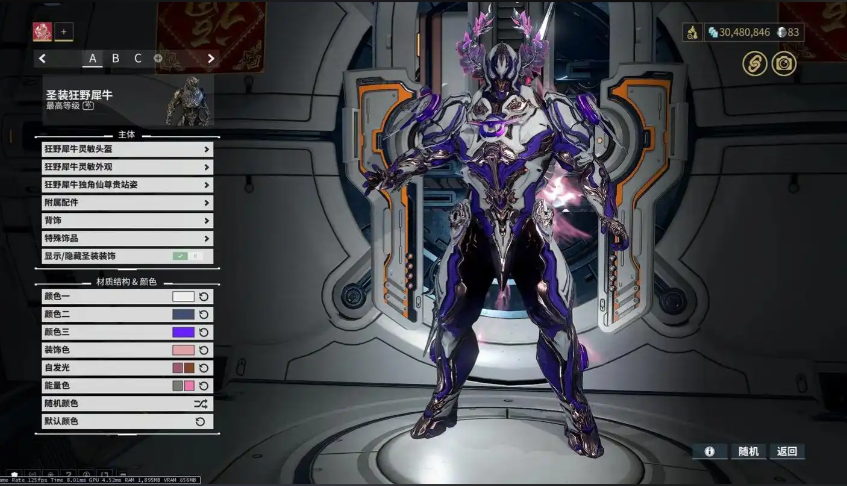
Task: Open the camera capture icon
Action: click(x=785, y=64)
